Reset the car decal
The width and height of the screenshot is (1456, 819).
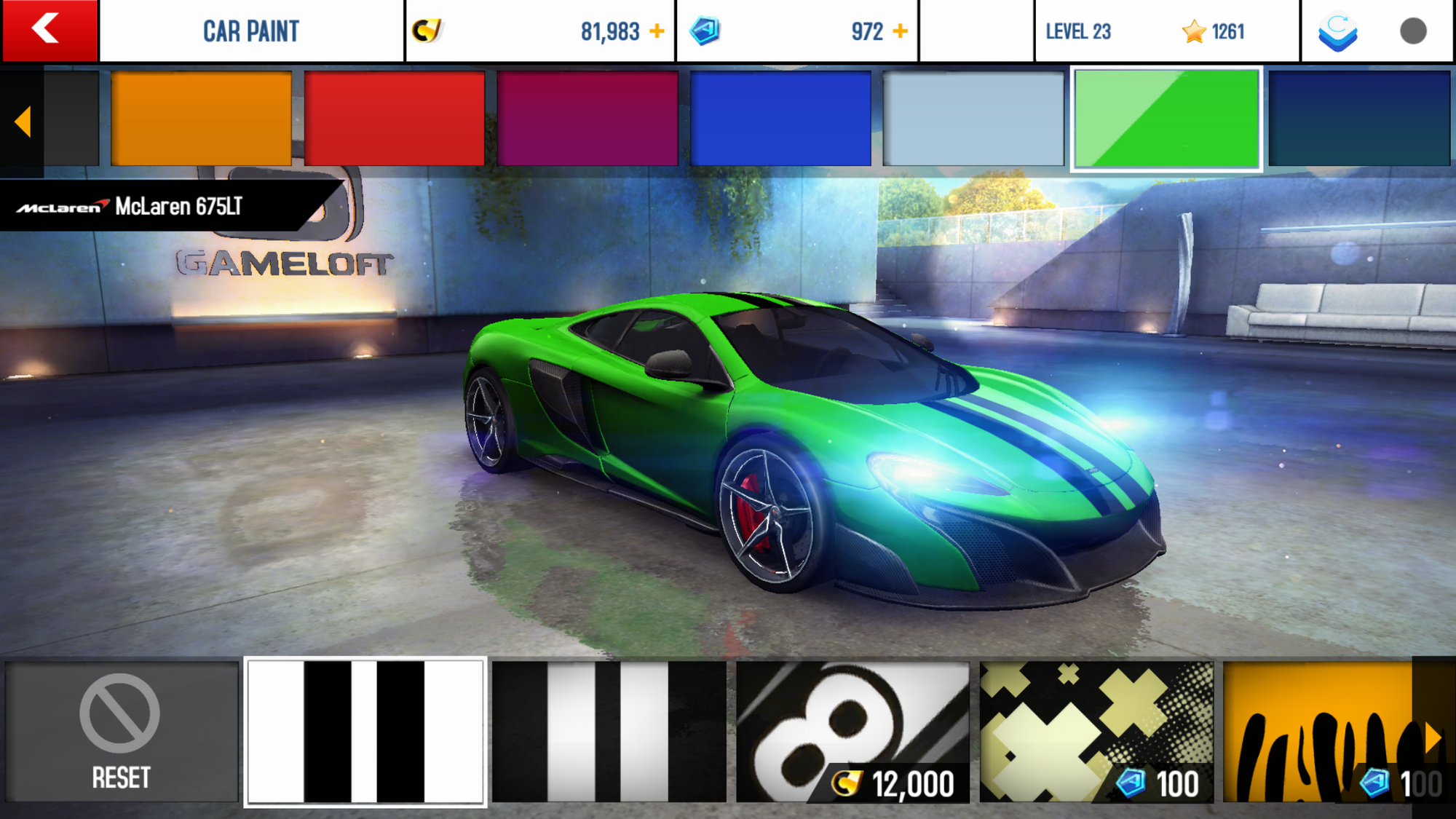(121, 732)
